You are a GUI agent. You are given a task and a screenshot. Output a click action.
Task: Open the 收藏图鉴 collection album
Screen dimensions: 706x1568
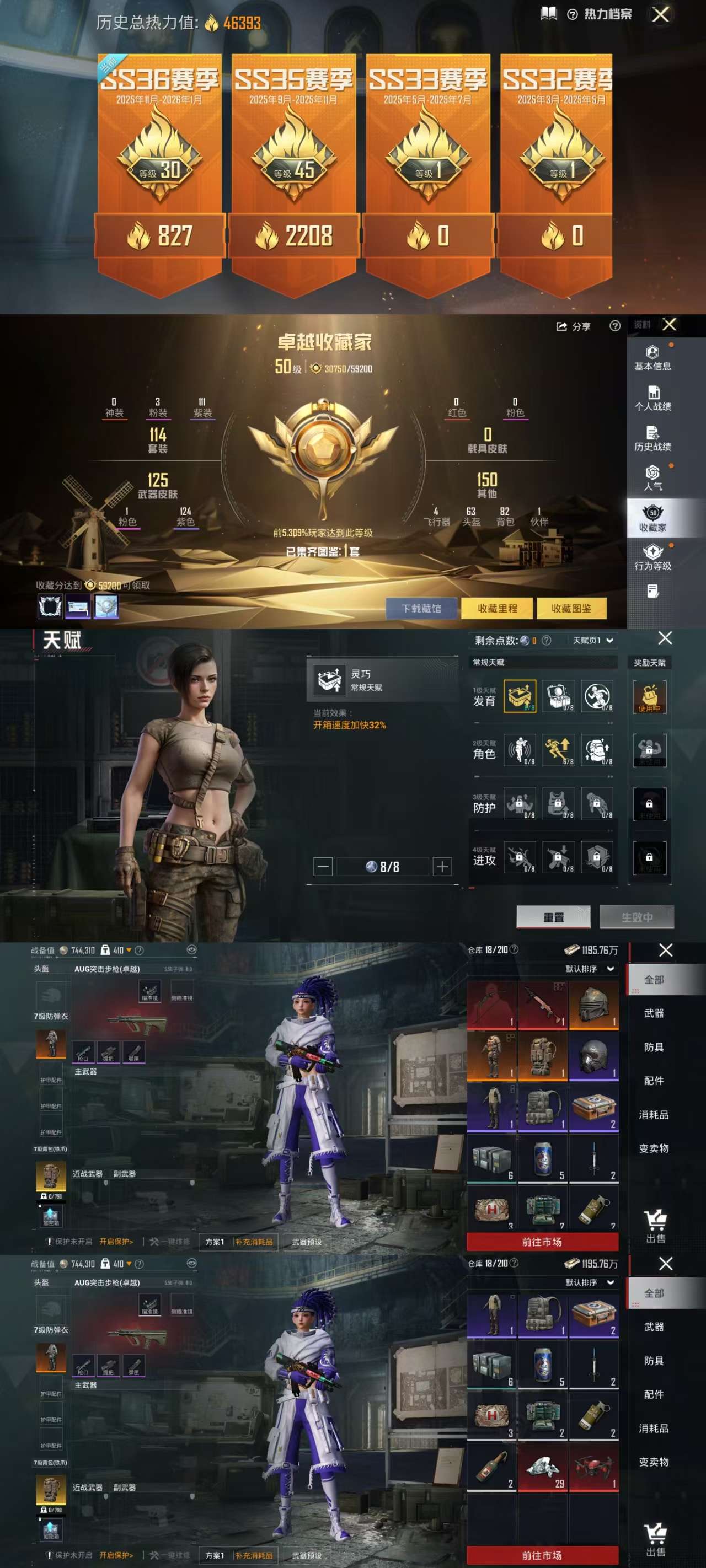point(571,608)
